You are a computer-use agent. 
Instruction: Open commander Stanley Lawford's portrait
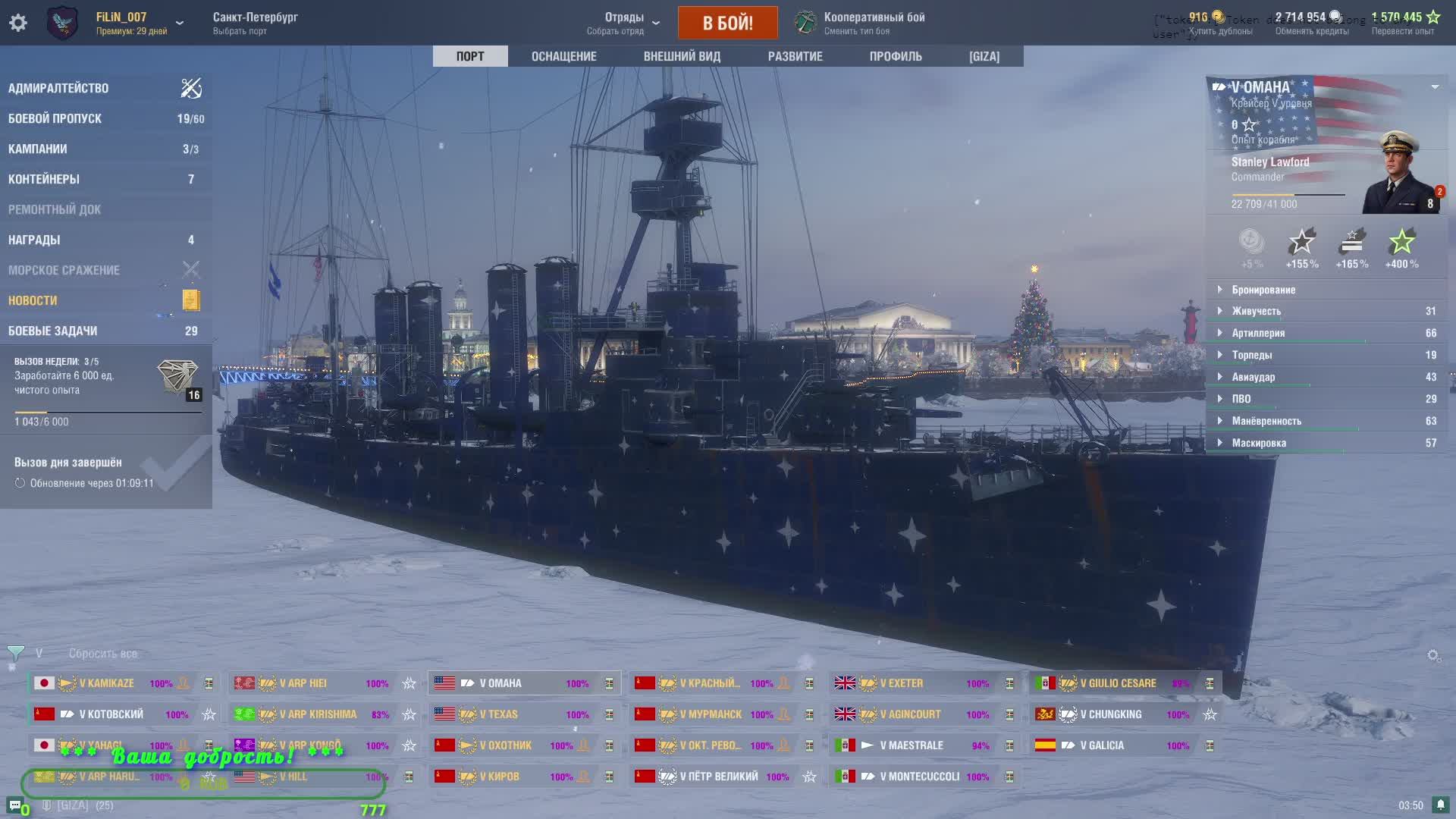click(x=1400, y=173)
